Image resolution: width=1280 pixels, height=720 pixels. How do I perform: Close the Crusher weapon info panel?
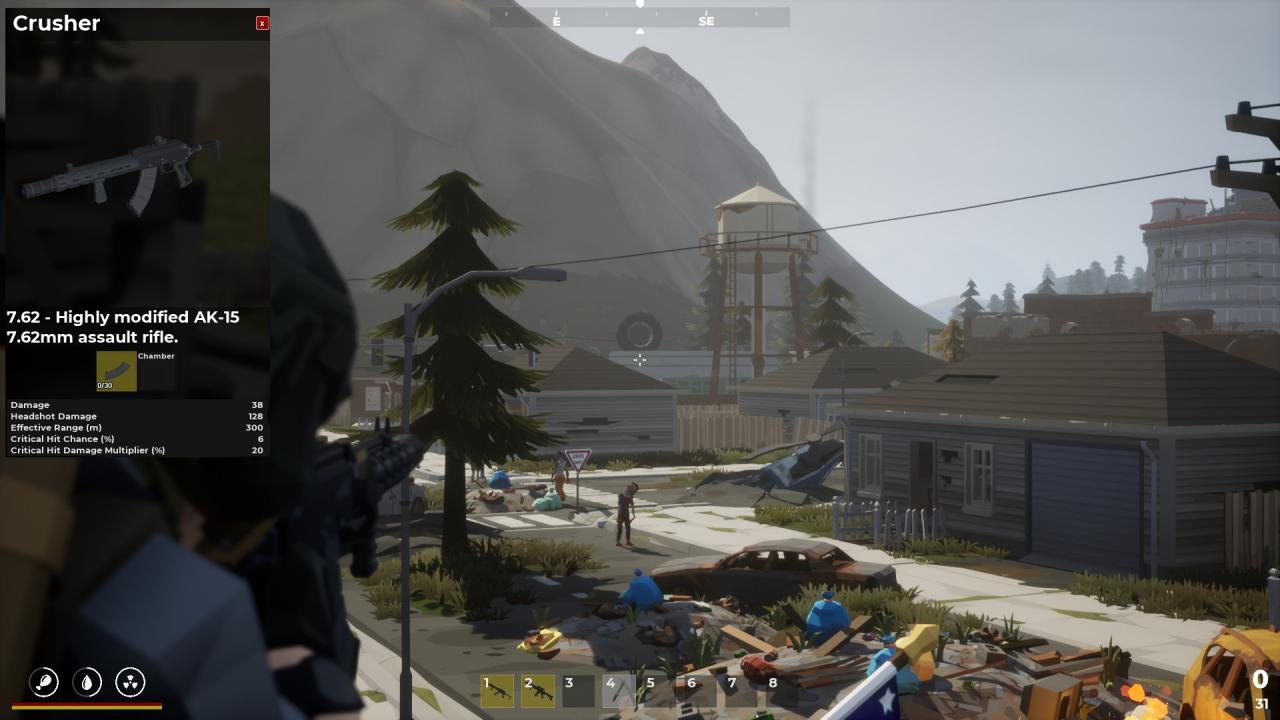tap(262, 23)
